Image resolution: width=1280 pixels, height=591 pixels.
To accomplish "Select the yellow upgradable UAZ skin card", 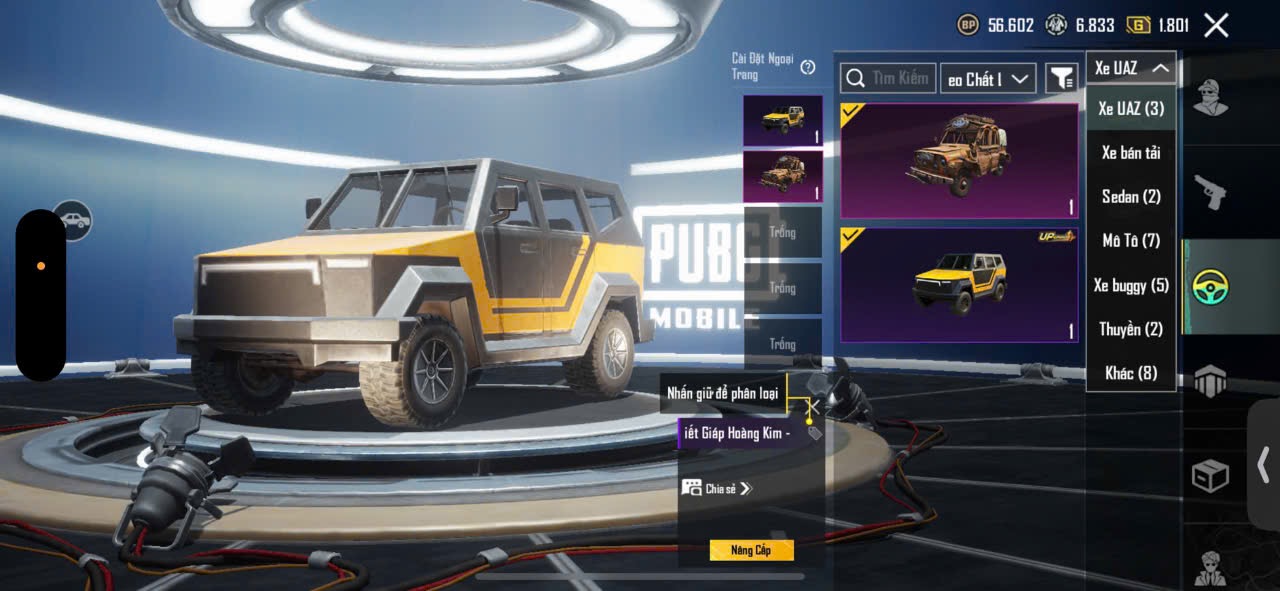I will point(959,285).
